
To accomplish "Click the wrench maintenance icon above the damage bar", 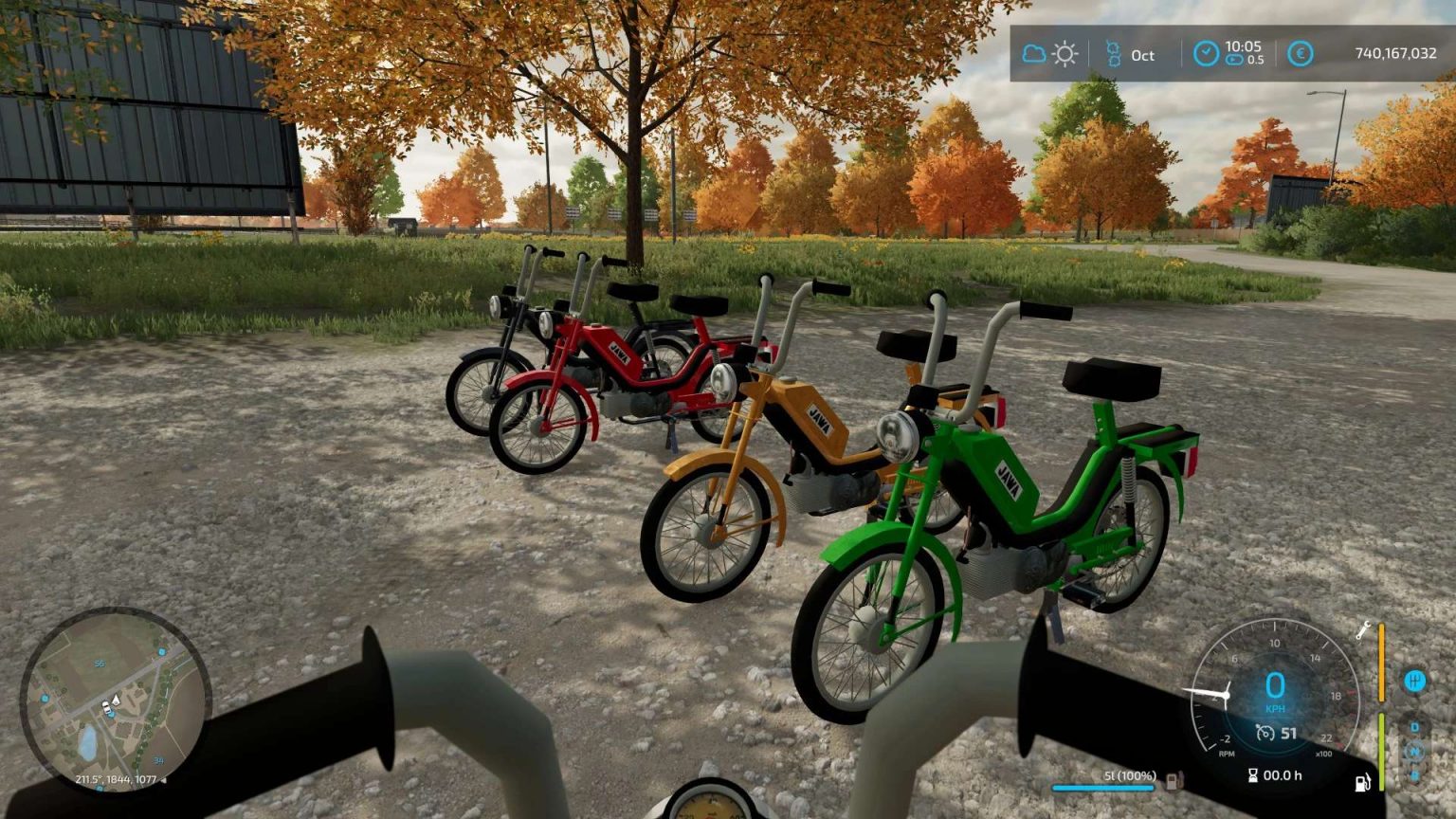I will click(x=1362, y=631).
